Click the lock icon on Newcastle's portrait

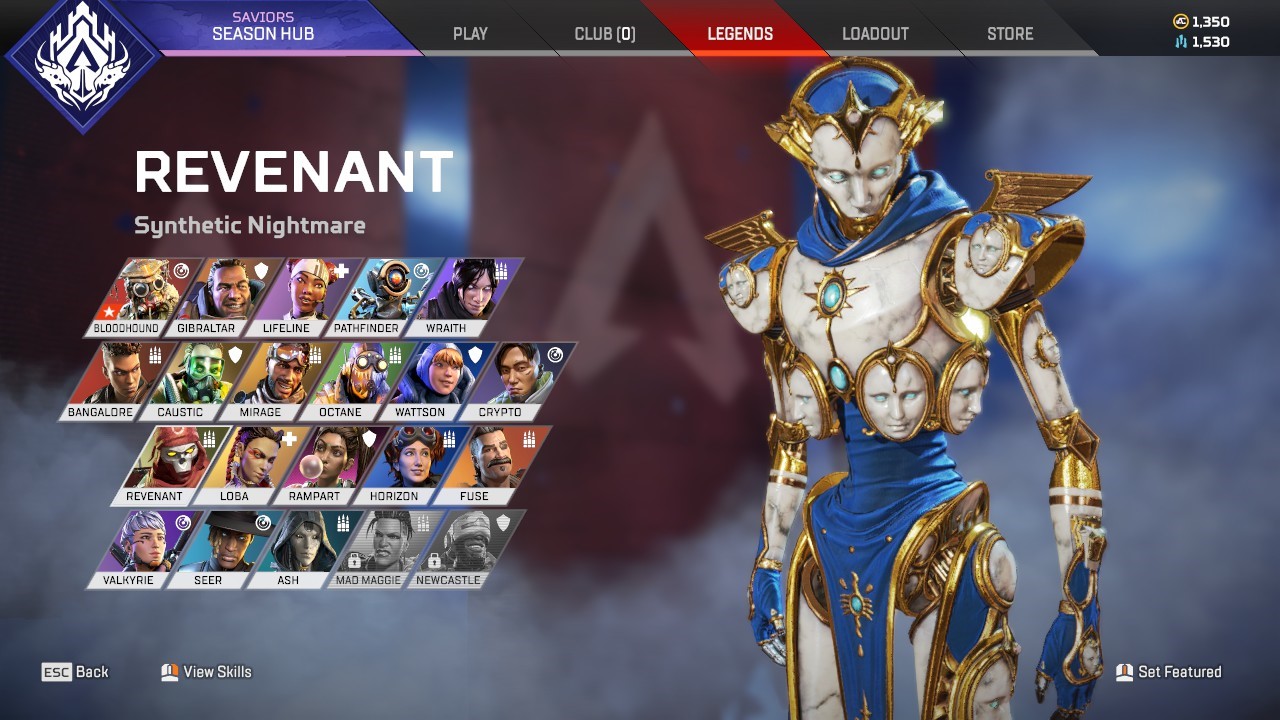pos(434,561)
